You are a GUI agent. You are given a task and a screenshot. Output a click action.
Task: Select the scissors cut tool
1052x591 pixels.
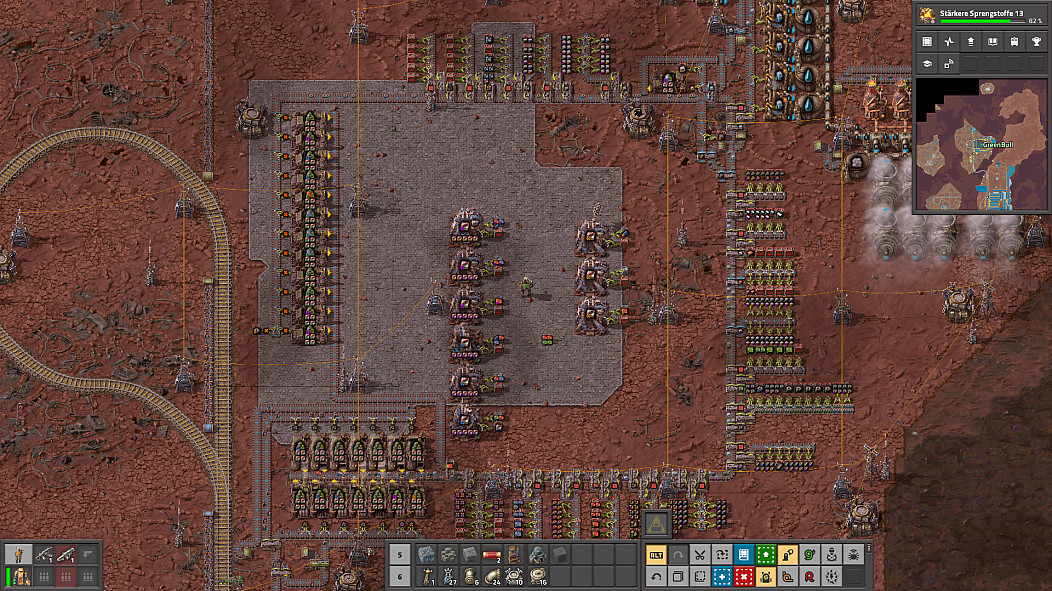(x=700, y=555)
